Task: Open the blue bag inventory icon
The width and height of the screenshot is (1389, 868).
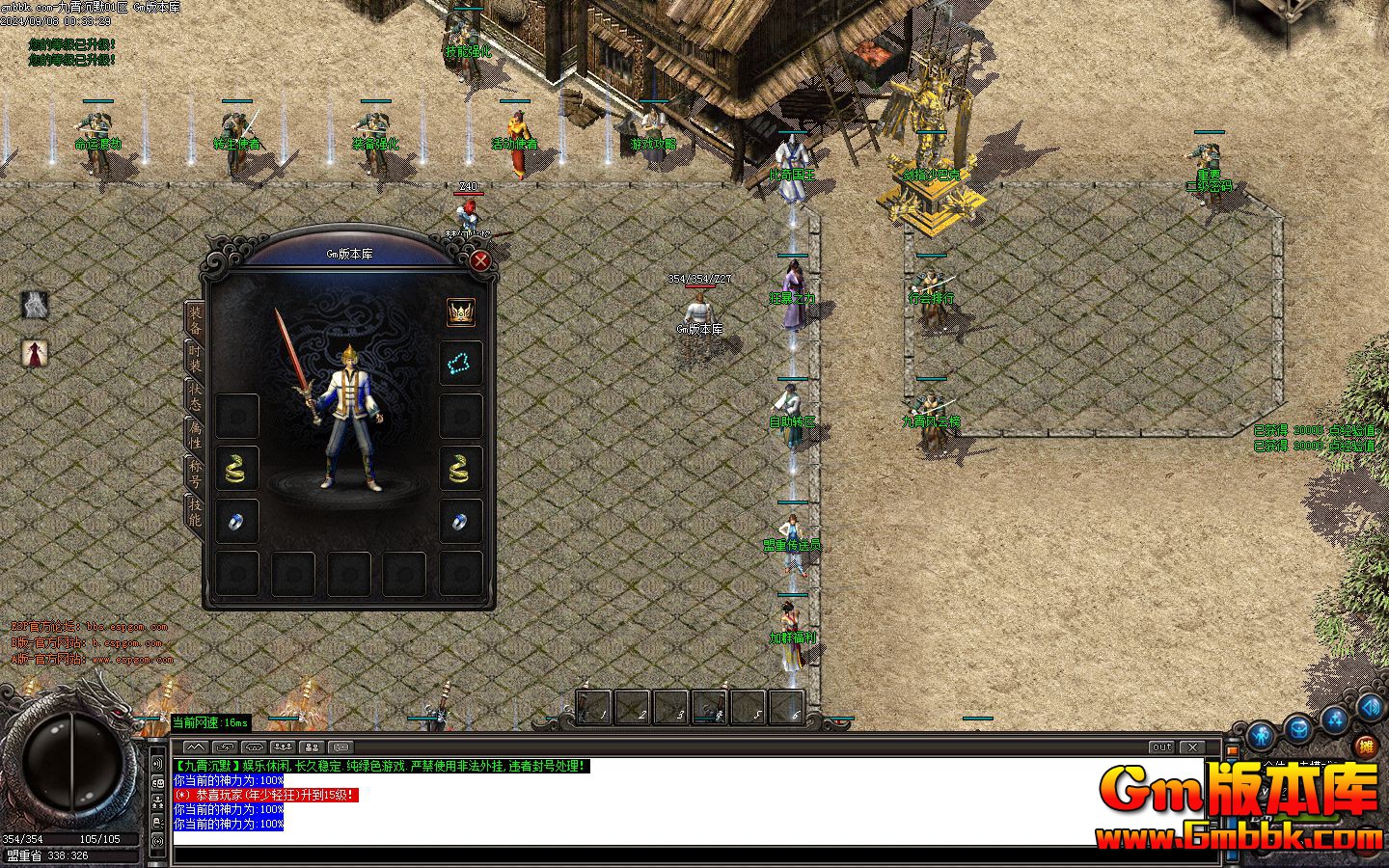Action: click(1298, 728)
